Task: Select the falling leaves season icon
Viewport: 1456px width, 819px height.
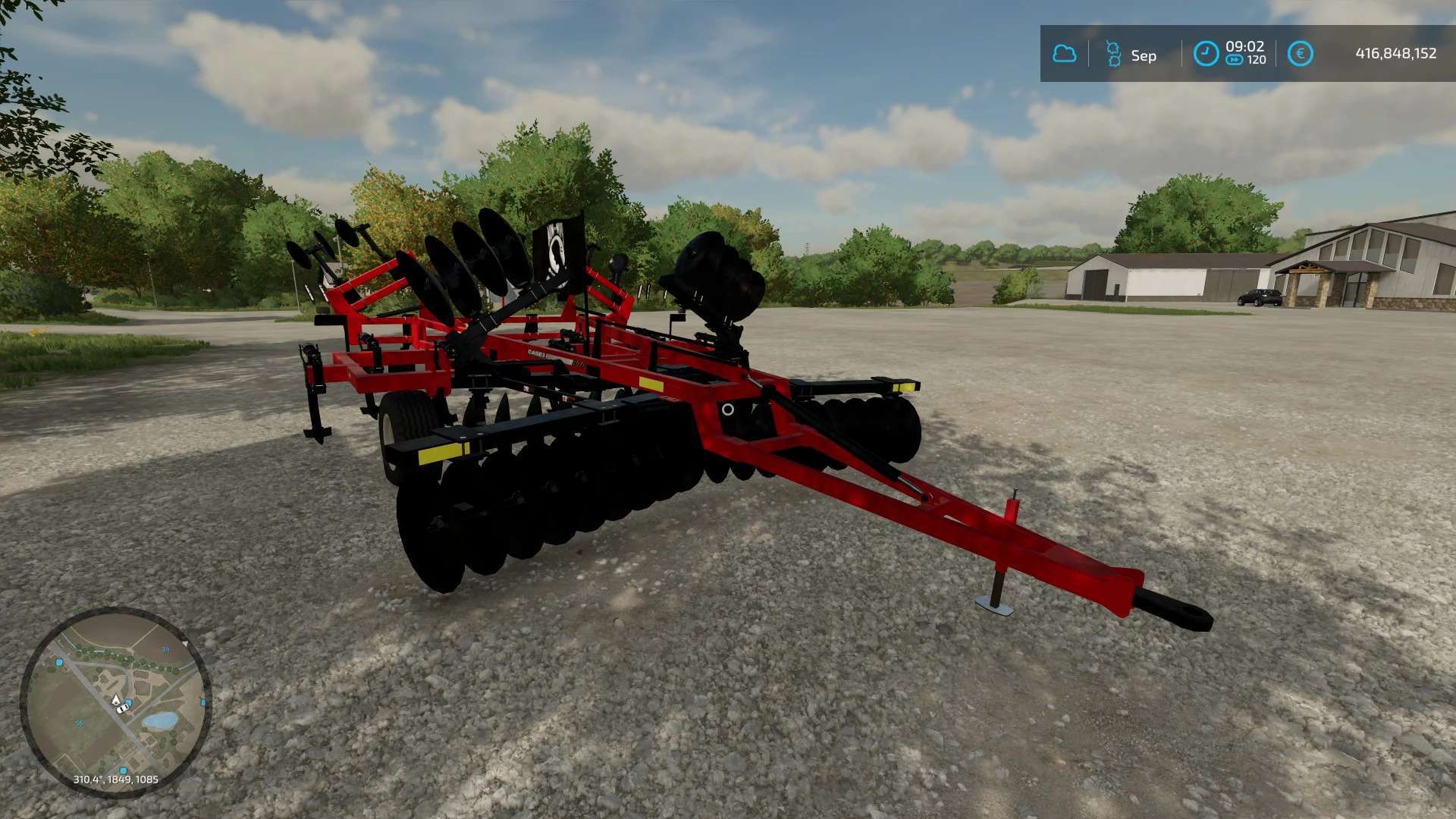Action: tap(1112, 52)
